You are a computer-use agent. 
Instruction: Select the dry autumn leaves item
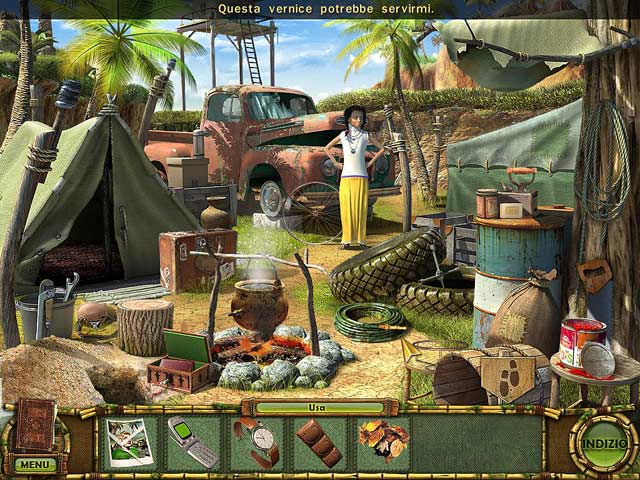pos(382,442)
